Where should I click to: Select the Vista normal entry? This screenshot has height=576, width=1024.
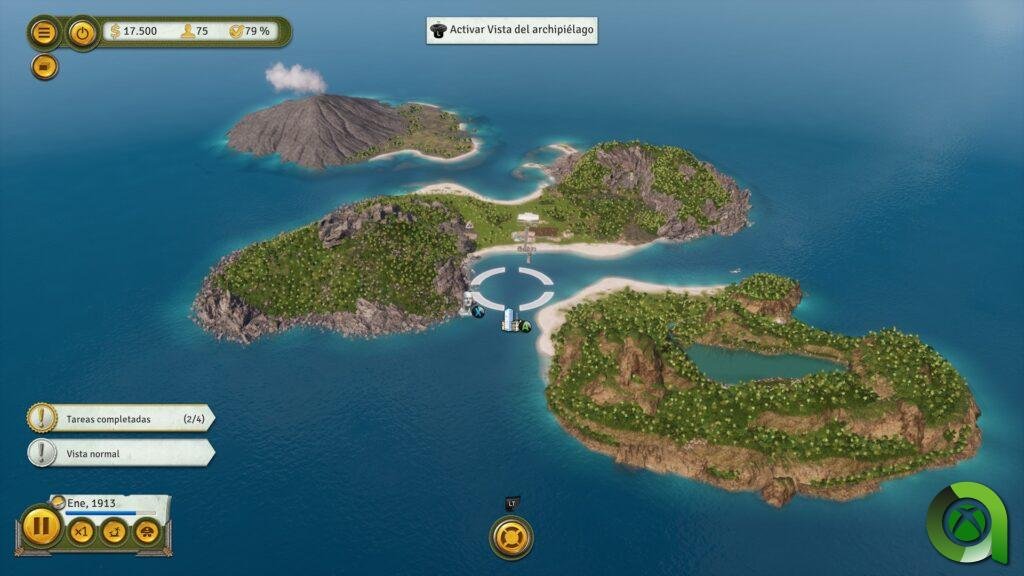tap(120, 453)
